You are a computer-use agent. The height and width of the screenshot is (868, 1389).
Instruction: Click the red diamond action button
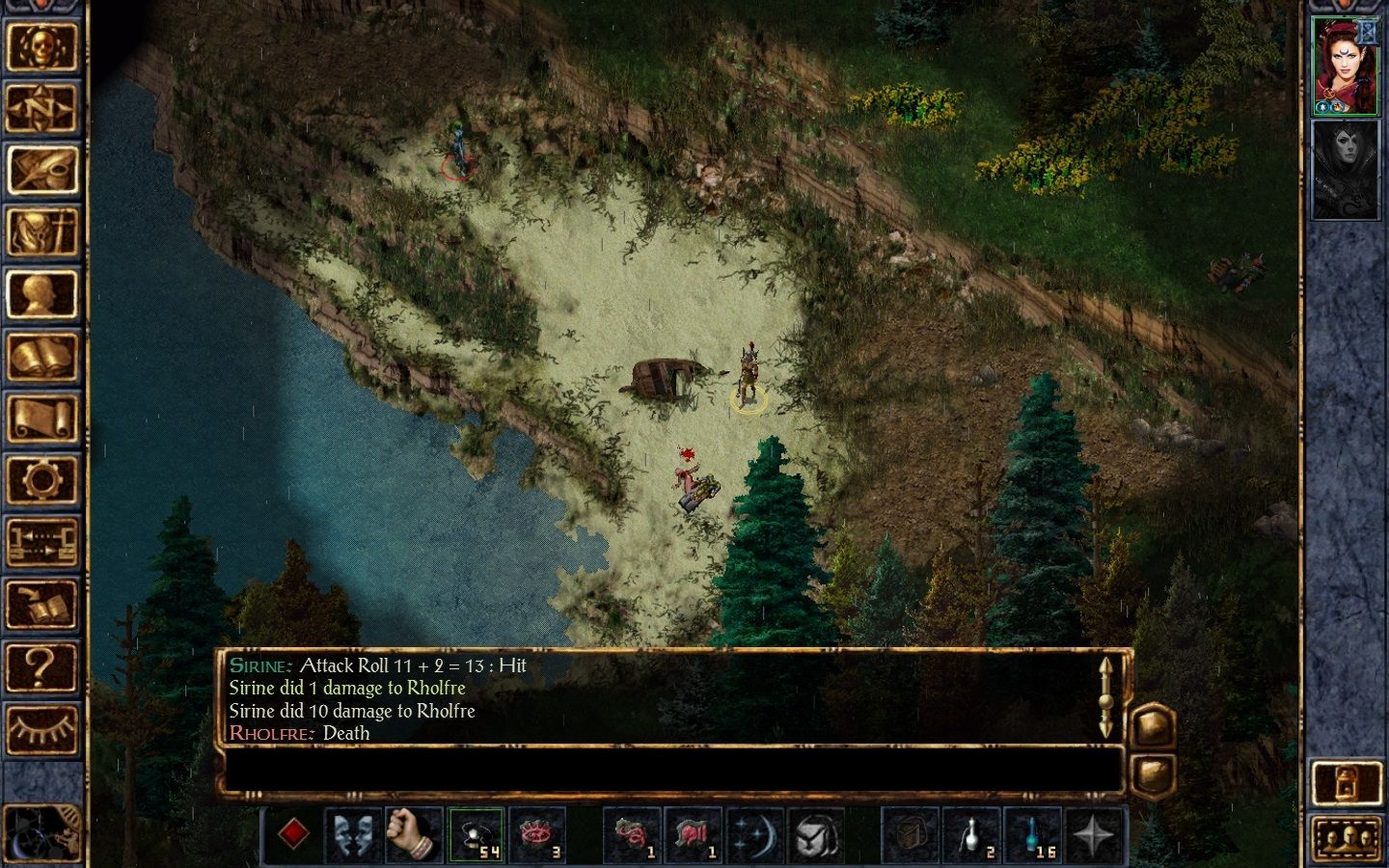click(293, 833)
